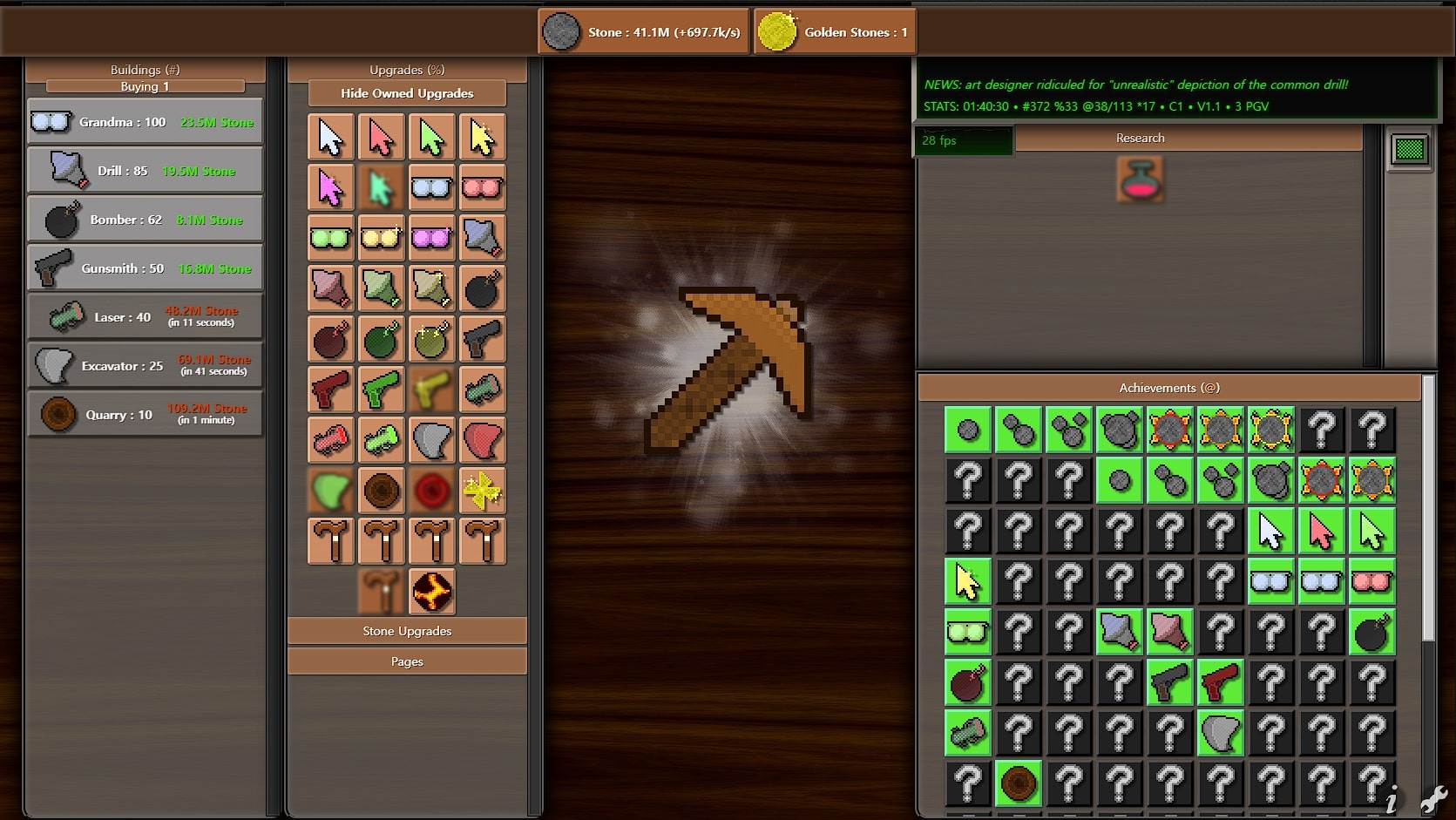The width and height of the screenshot is (1456, 820).
Task: Buy an Excavator building
Action: tap(145, 366)
